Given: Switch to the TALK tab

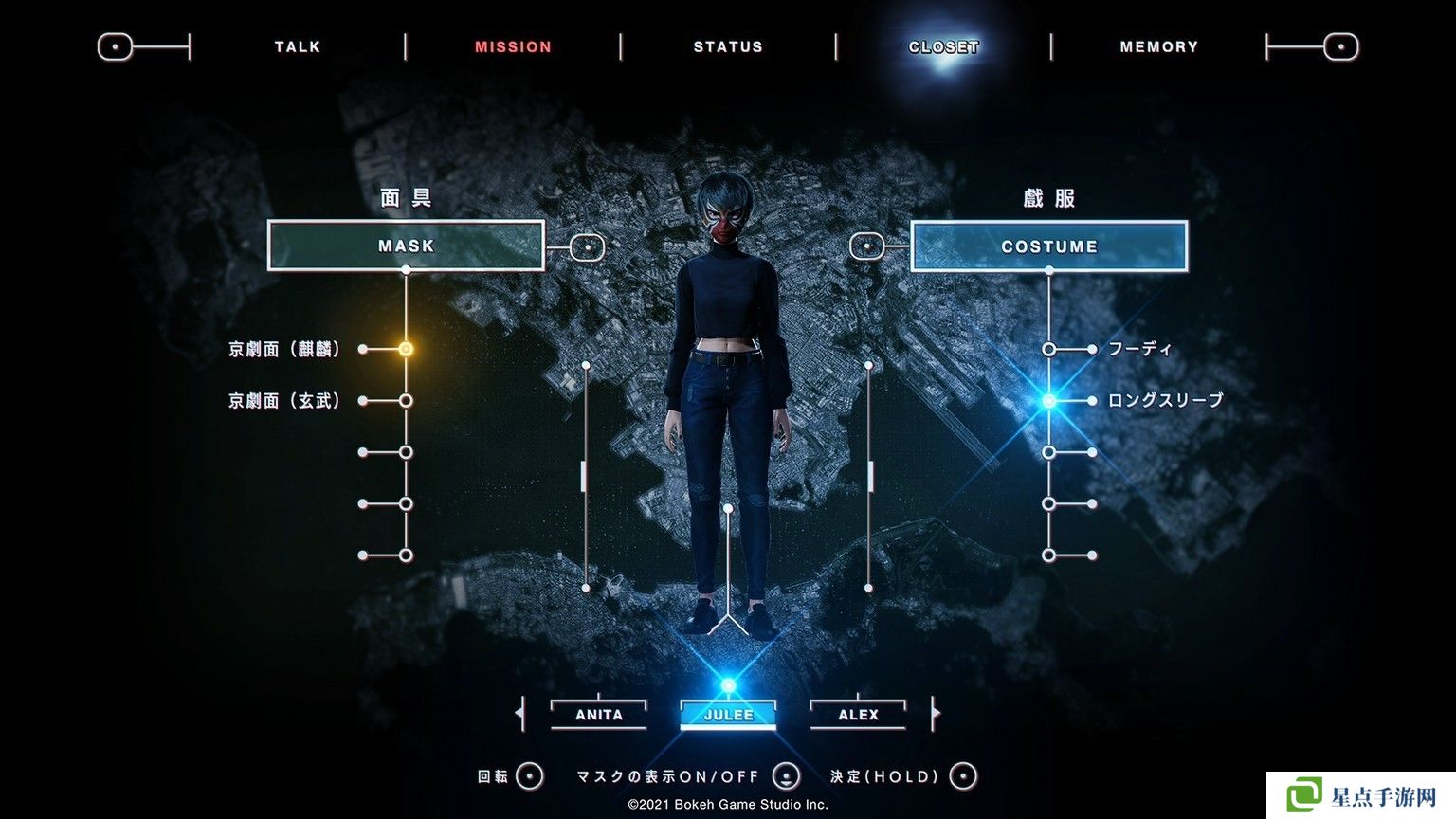Looking at the screenshot, I should [x=297, y=46].
